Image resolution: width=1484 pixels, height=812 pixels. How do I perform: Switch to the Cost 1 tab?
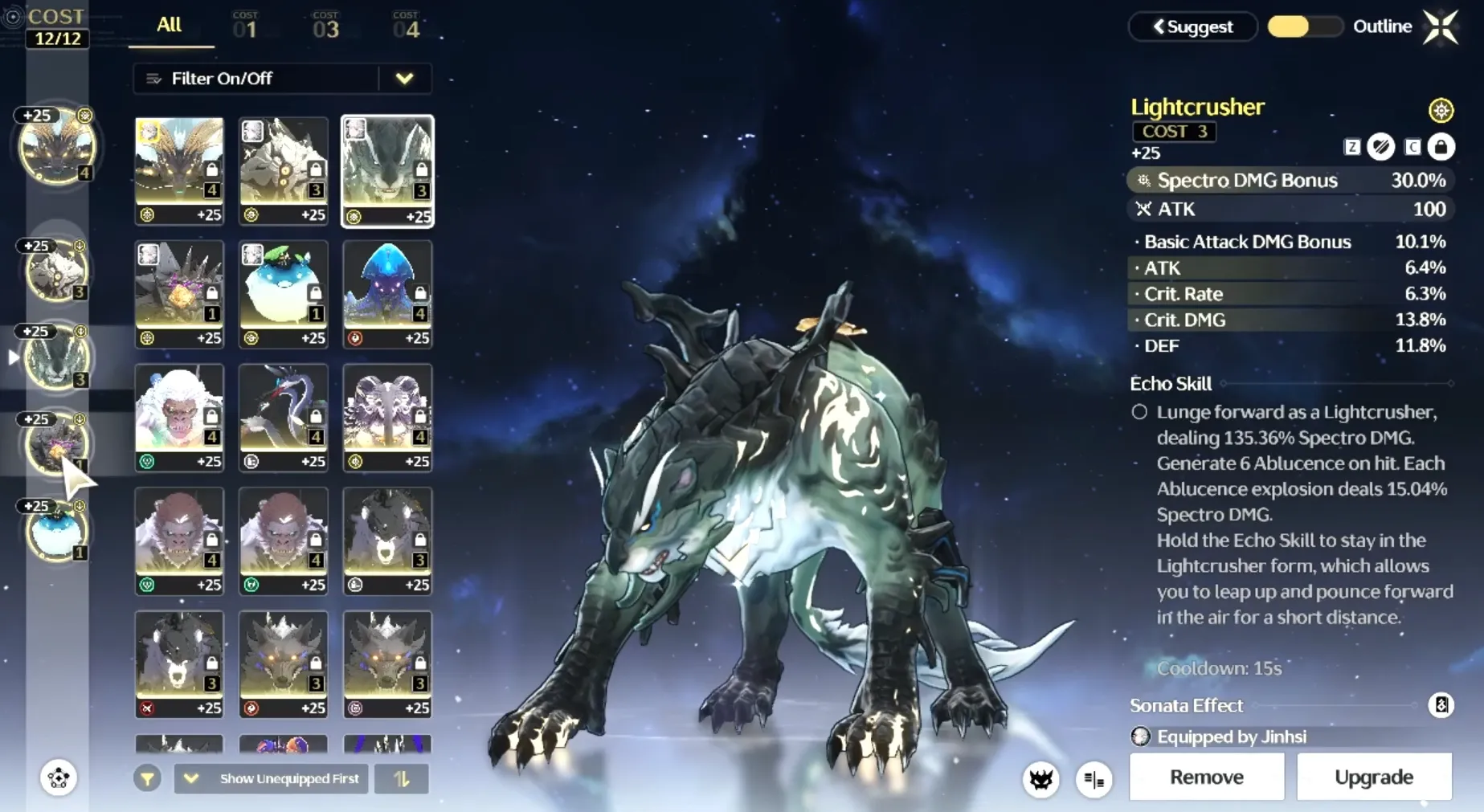tap(245, 27)
